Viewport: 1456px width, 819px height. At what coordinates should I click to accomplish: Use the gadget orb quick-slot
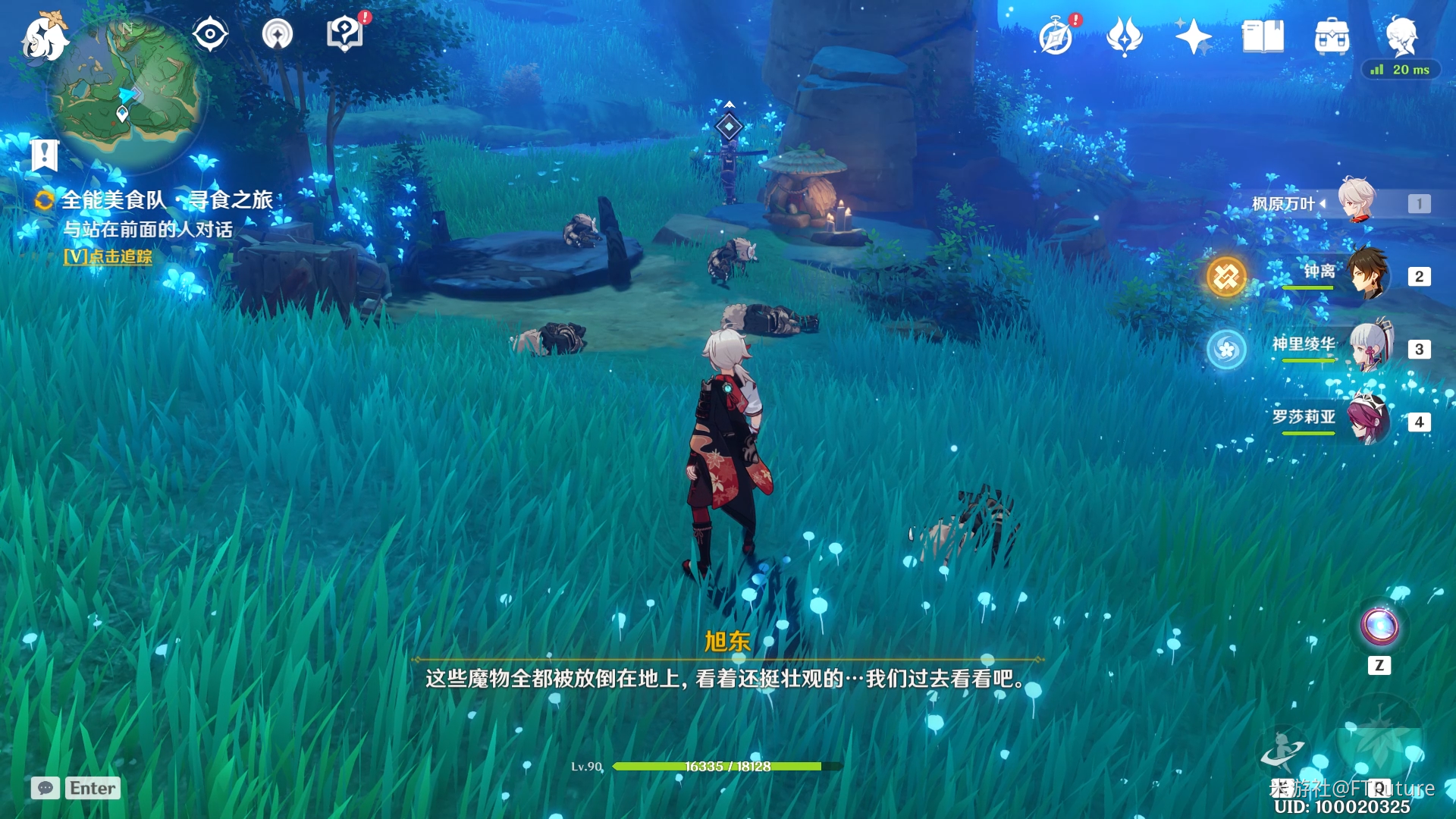pyautogui.click(x=1379, y=626)
